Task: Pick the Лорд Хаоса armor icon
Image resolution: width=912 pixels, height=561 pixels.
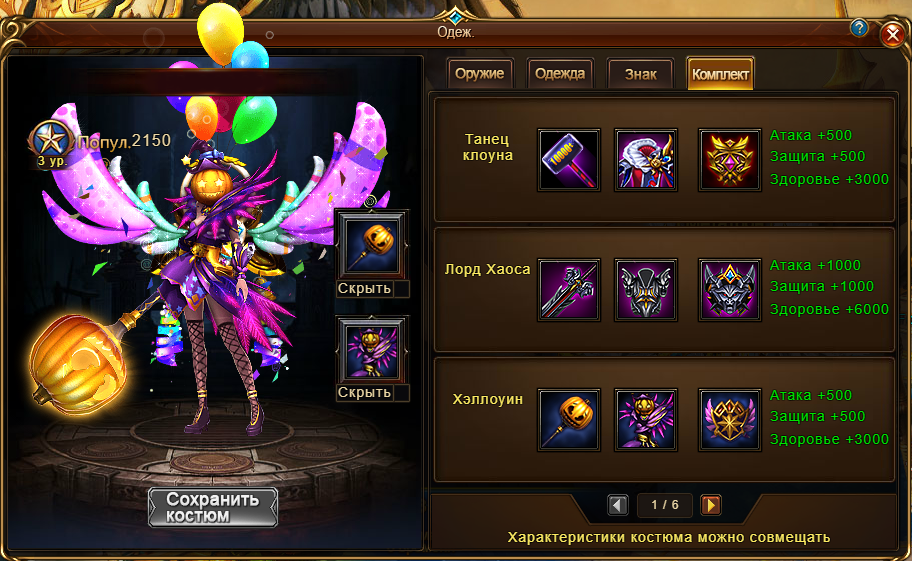Action: (x=646, y=290)
